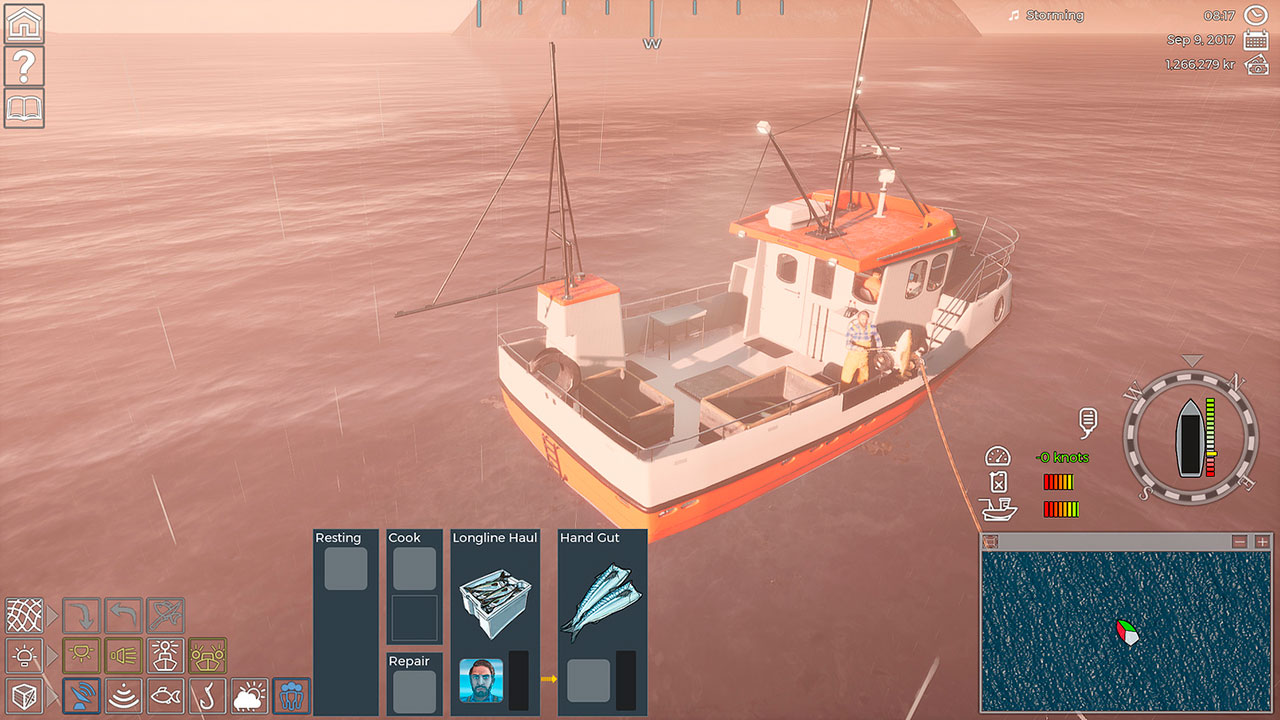Select the fishing net toolbar category
Image resolution: width=1280 pixels, height=720 pixels.
tap(24, 615)
